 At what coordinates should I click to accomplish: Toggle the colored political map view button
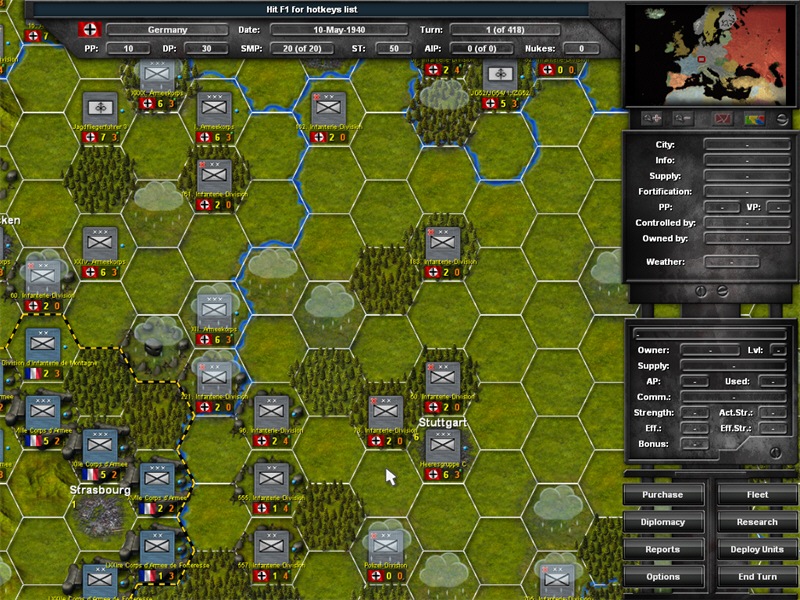[756, 119]
